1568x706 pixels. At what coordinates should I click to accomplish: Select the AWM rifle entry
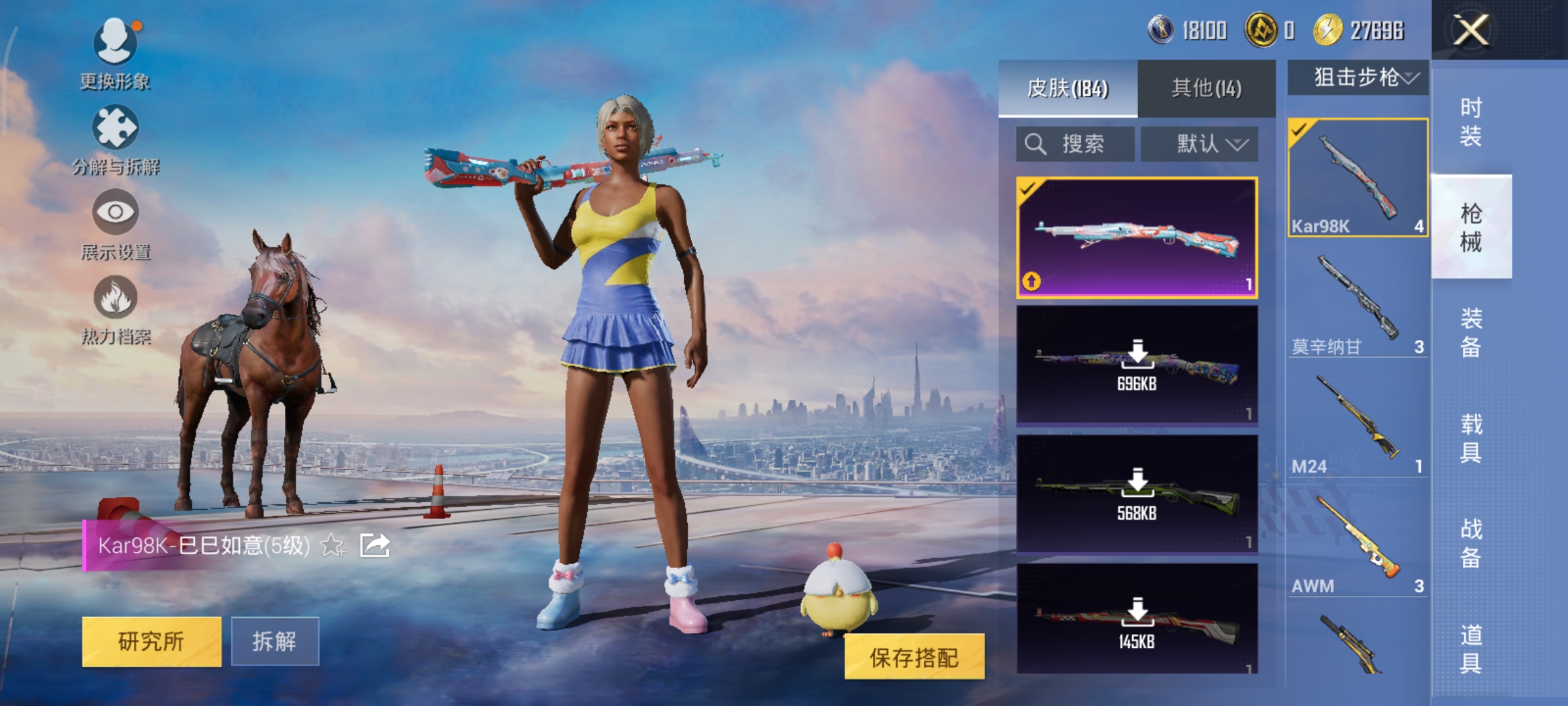point(1358,543)
